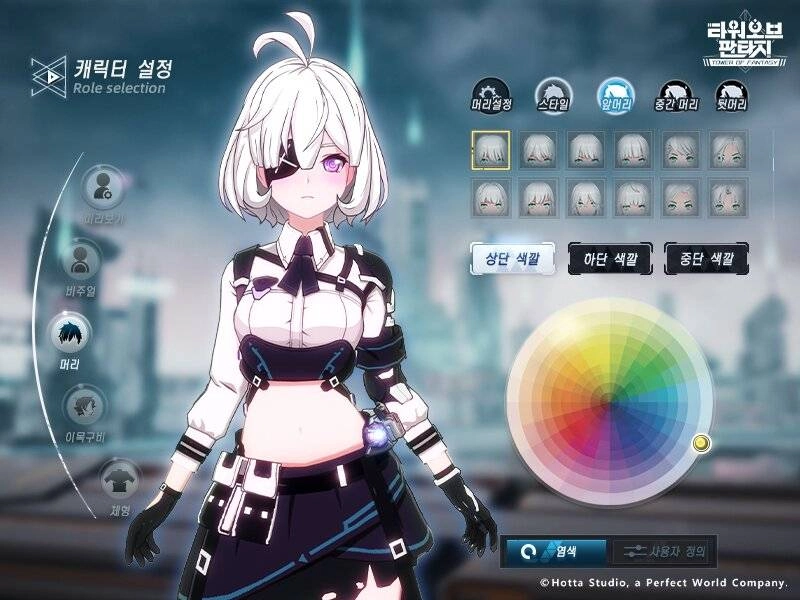Choose the yellow-highlighted bangs thumbnail
The height and width of the screenshot is (600, 800).
click(x=491, y=149)
